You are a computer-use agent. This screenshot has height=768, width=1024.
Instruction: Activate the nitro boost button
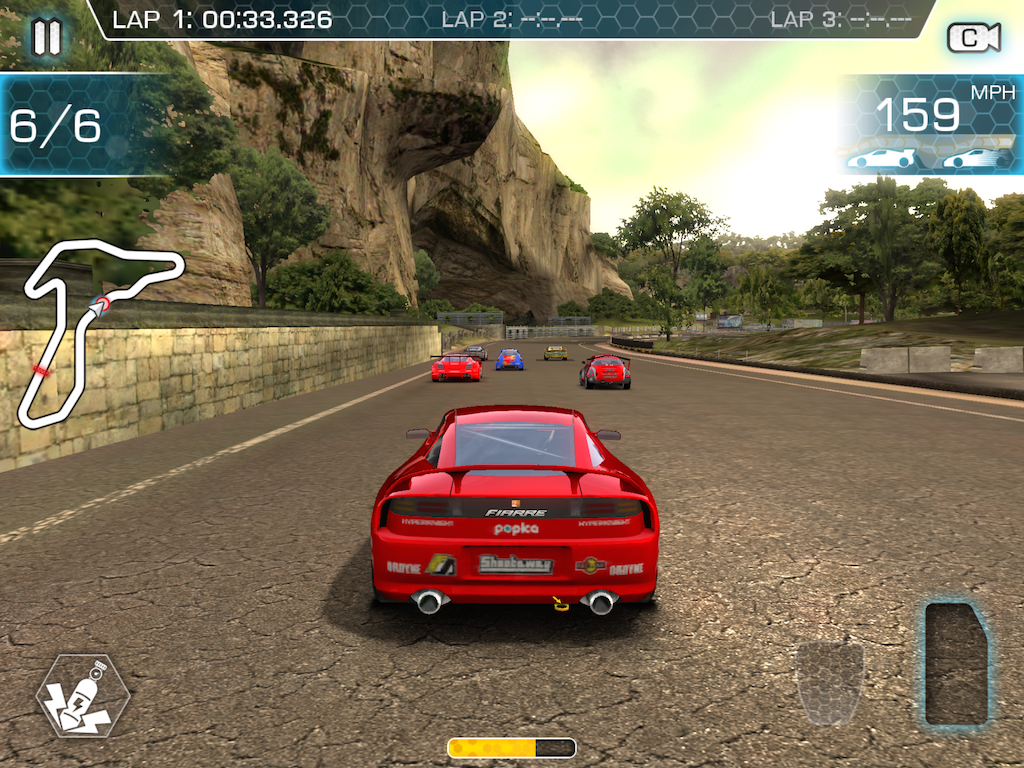(82, 696)
